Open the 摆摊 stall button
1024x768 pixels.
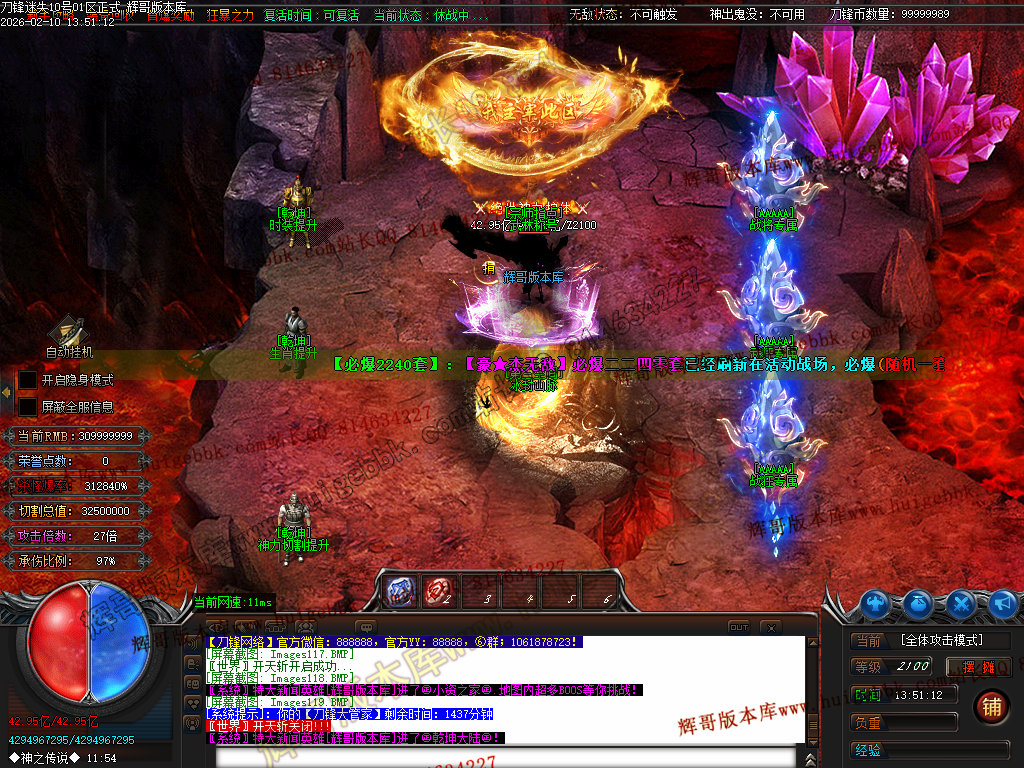pyautogui.click(x=979, y=667)
